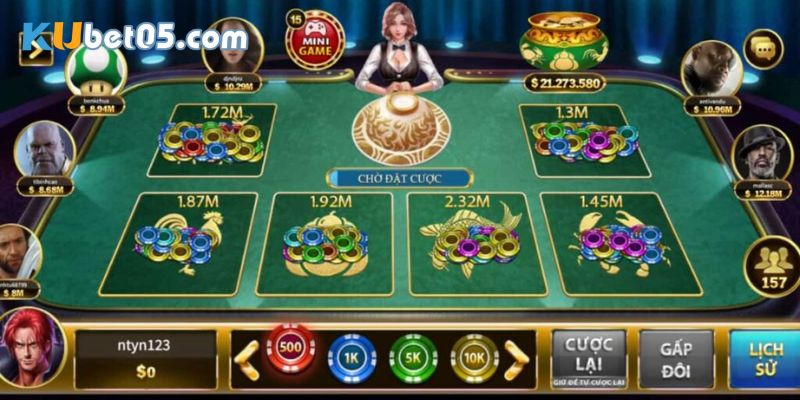Image resolution: width=800 pixels, height=400 pixels.
Task: Click the Cược Lại rebet button
Action: point(589,358)
